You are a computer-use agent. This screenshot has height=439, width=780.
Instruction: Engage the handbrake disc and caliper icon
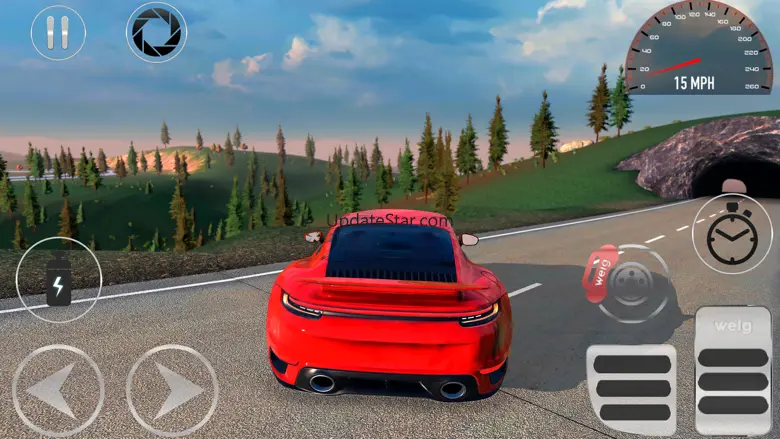[x=632, y=283]
